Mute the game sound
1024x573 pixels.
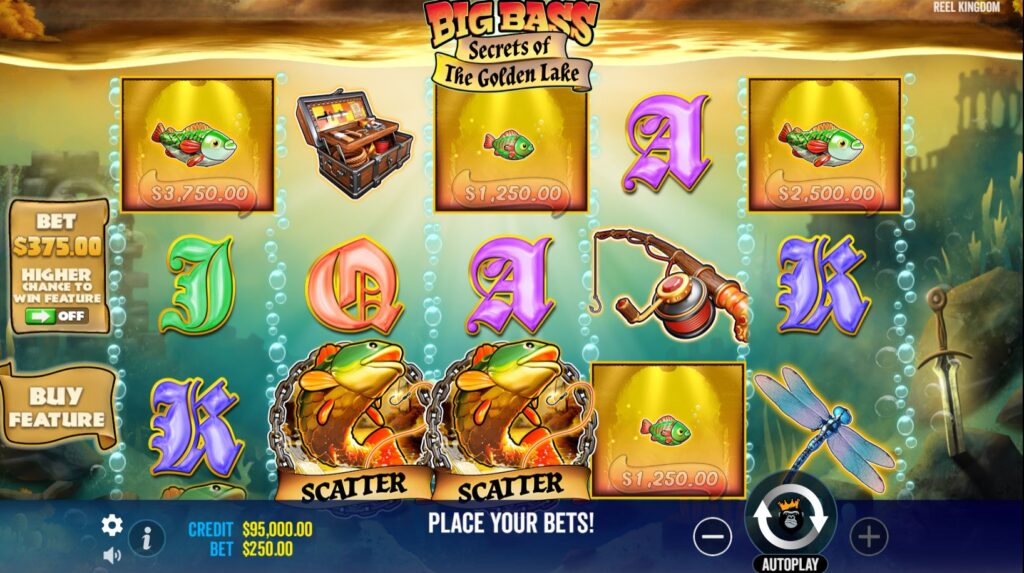coord(112,554)
